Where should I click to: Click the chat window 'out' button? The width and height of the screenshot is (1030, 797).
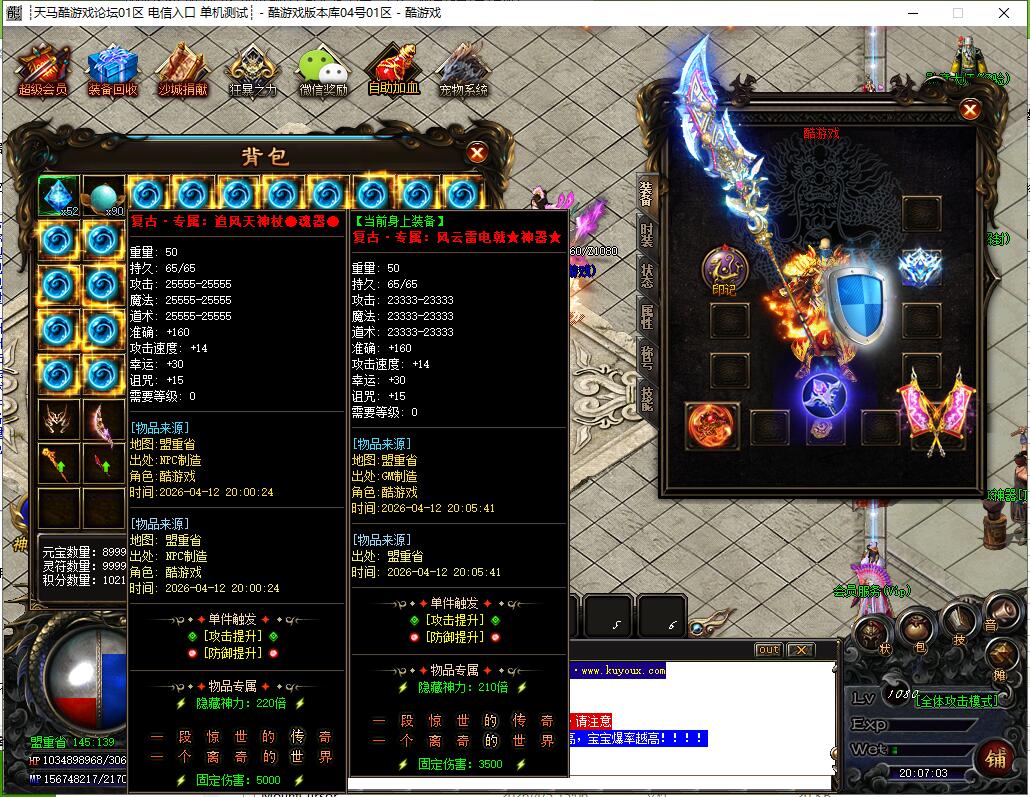point(768,650)
